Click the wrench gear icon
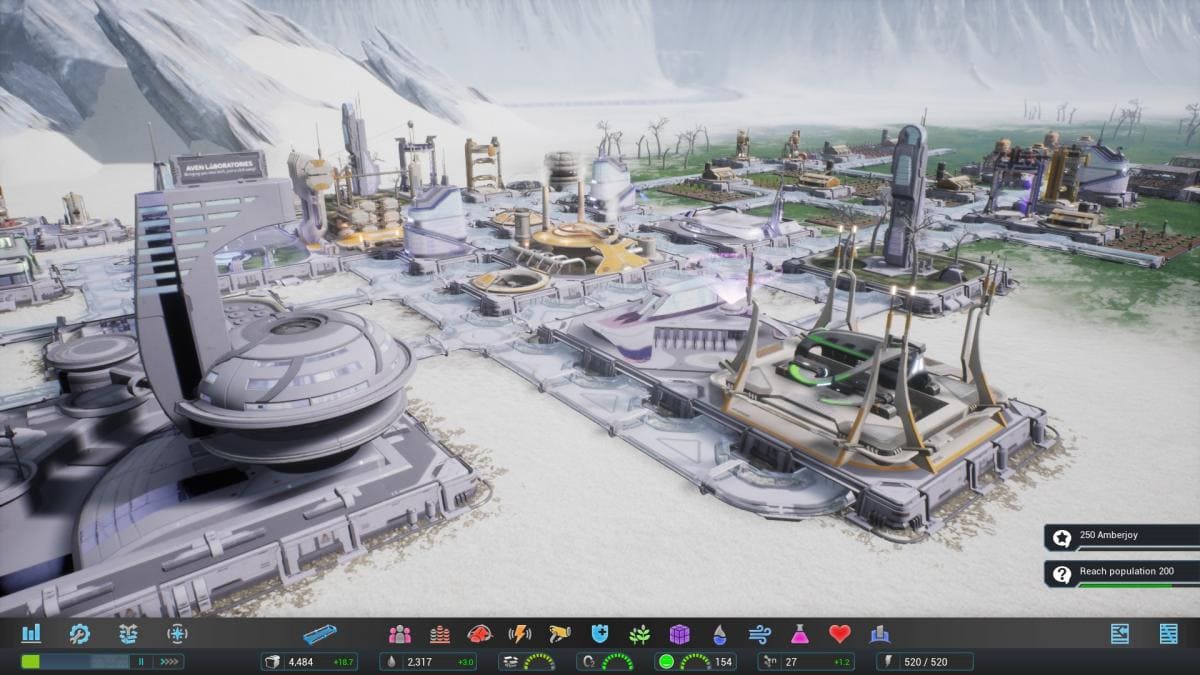This screenshot has height=675, width=1200. (79, 633)
